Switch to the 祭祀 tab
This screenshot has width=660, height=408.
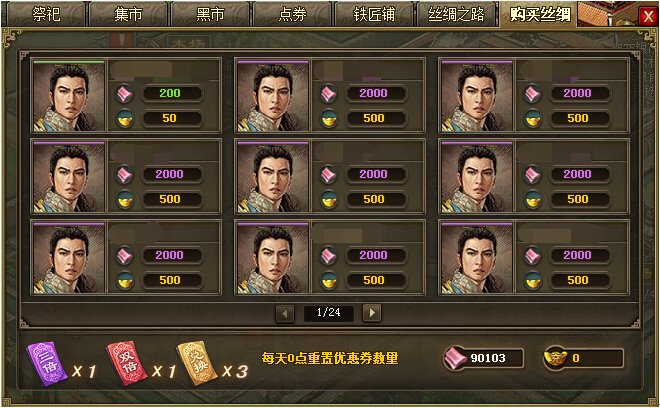pos(46,14)
